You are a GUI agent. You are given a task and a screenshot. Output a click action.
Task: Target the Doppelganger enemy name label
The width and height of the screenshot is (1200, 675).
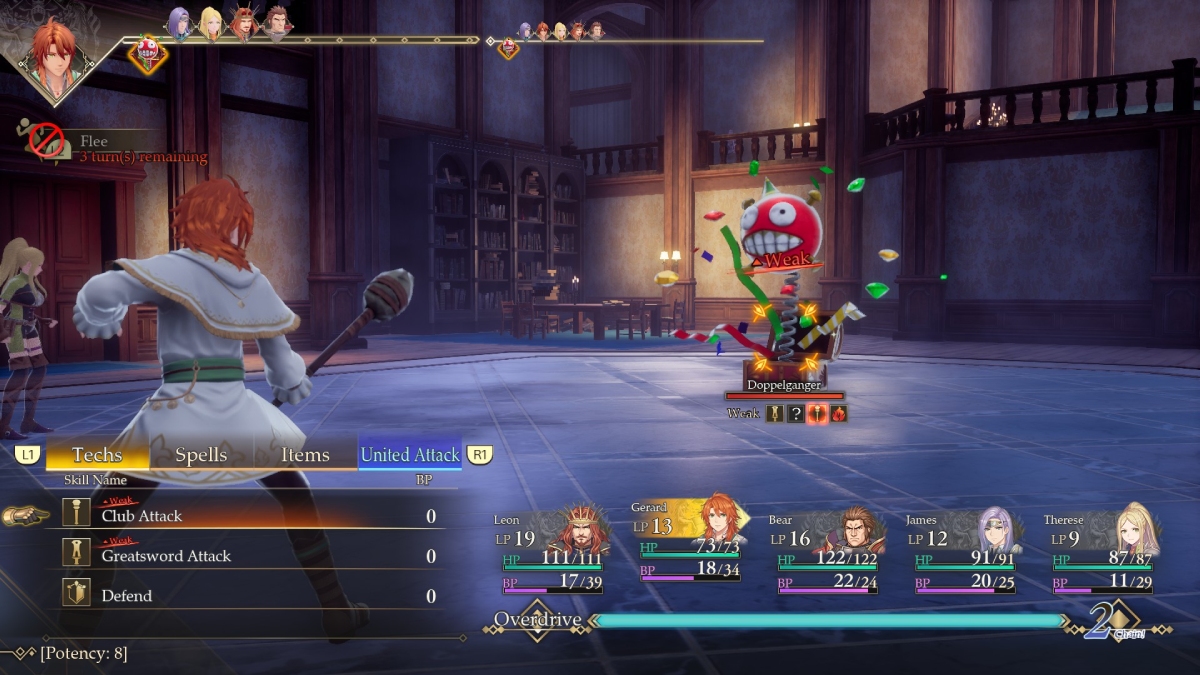[784, 385]
